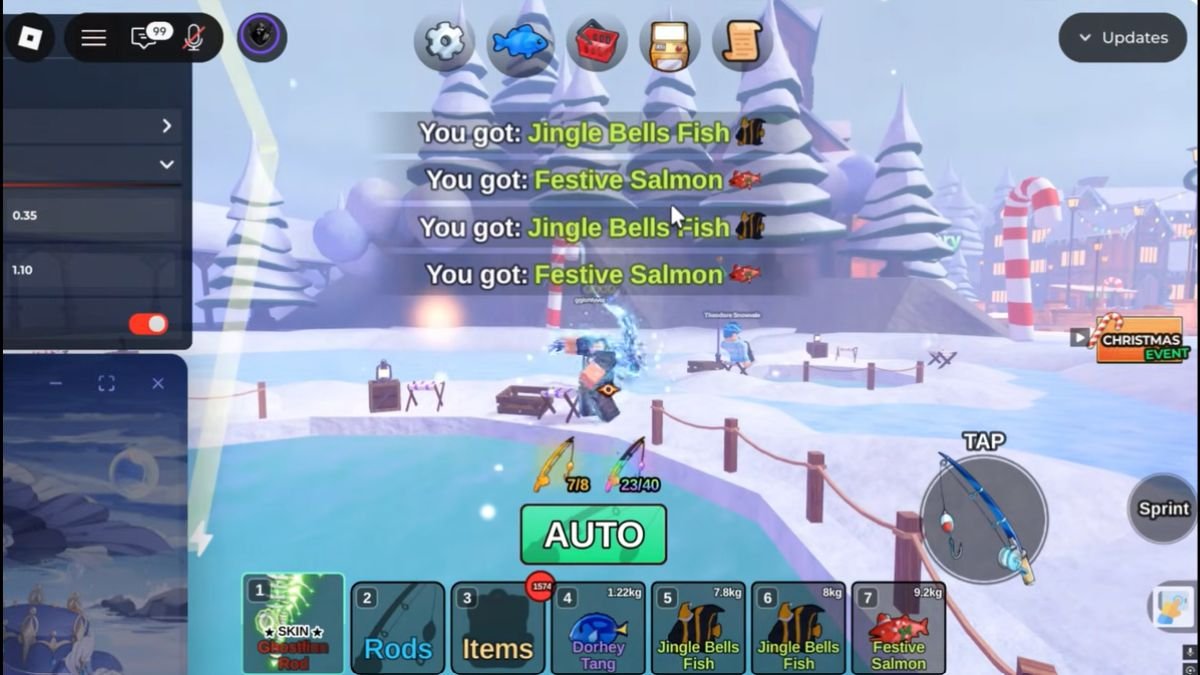The image size is (1200, 675).
Task: Open the gear settings icon
Action: (444, 42)
